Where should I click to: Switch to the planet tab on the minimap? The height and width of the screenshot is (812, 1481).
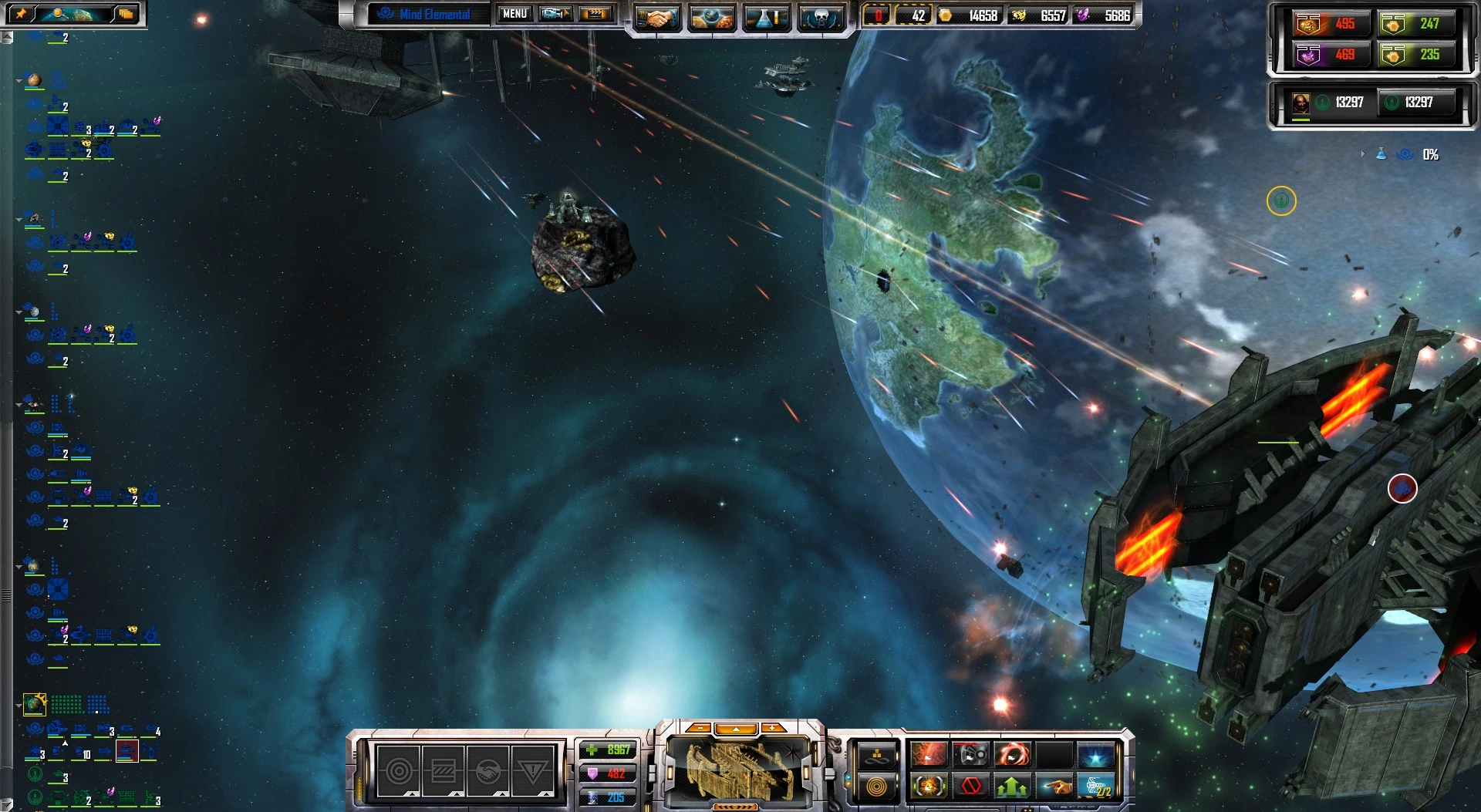click(72, 13)
